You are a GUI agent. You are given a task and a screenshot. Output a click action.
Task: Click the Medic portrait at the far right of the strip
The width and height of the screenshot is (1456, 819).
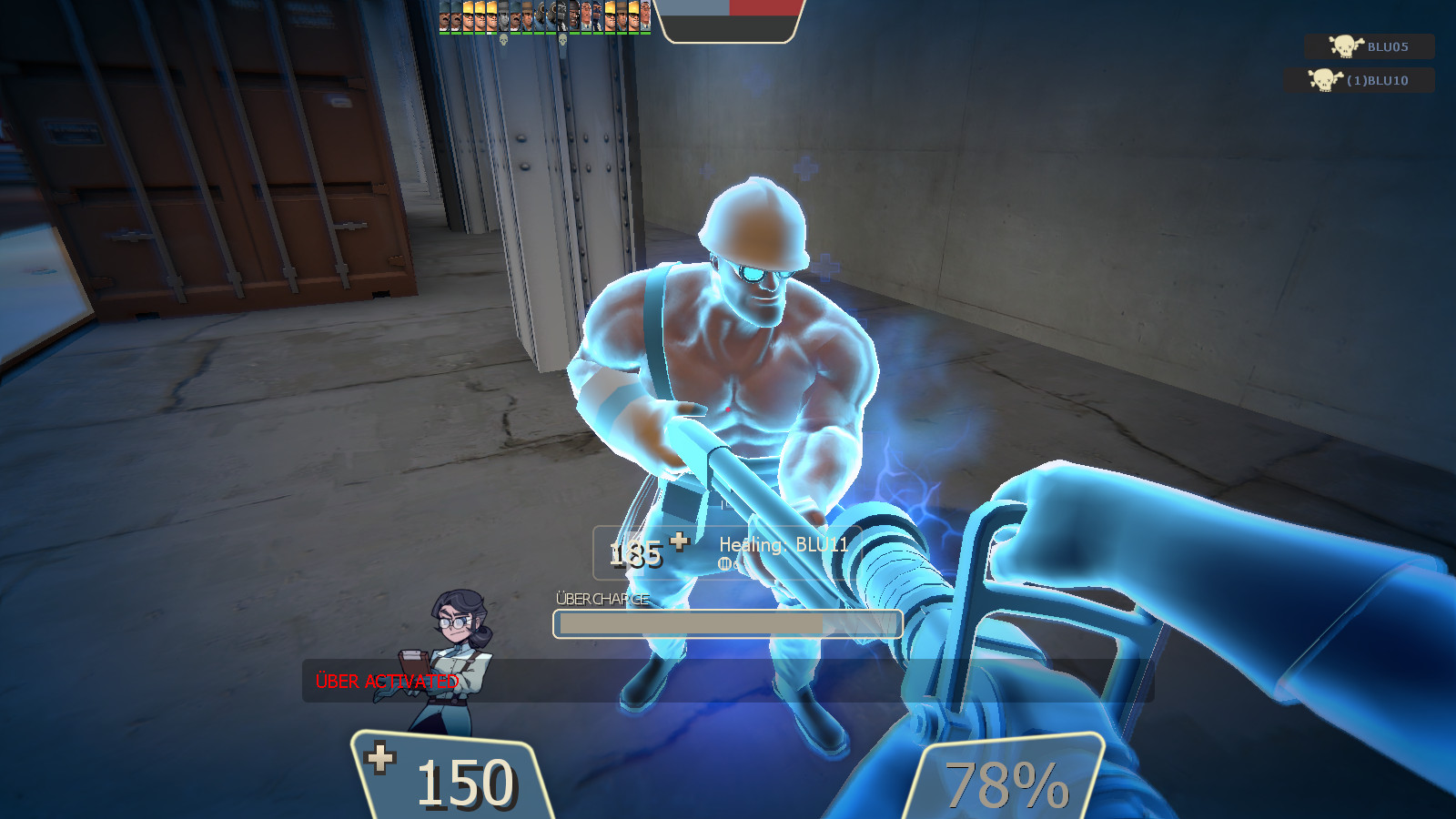click(x=645, y=16)
